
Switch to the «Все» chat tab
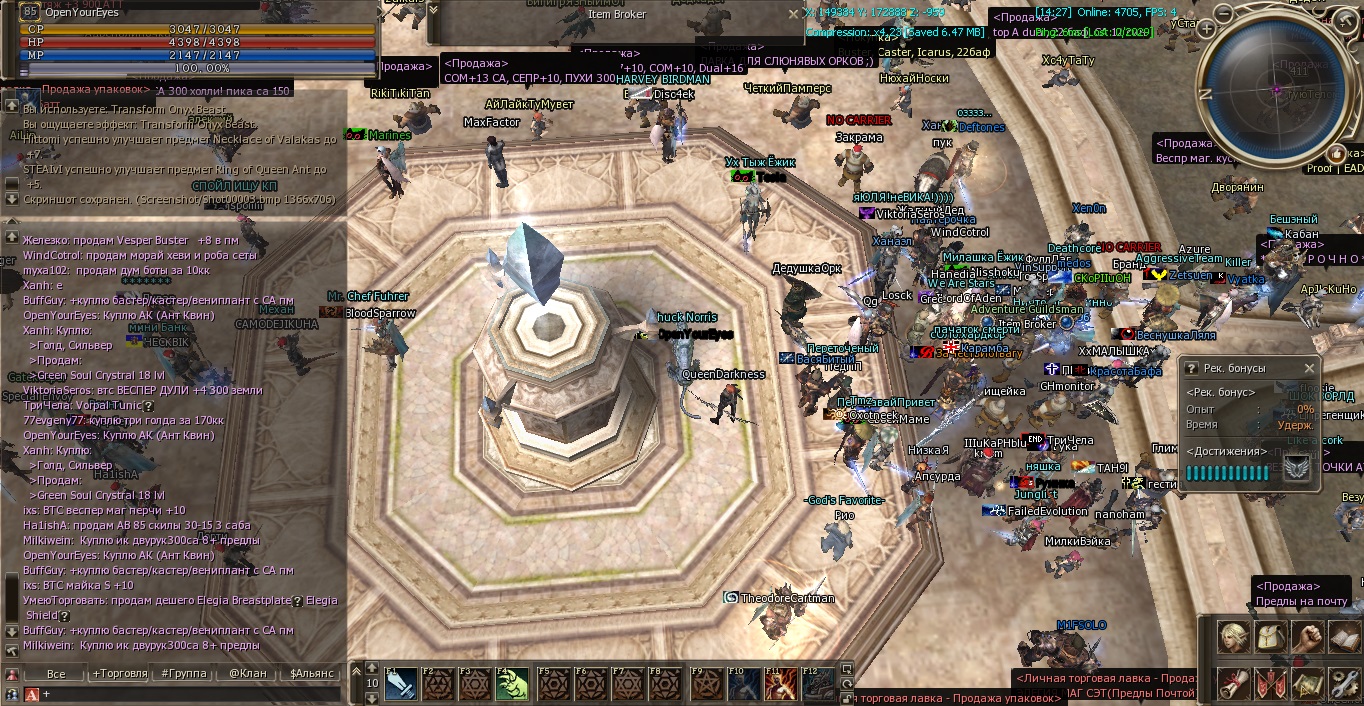pos(56,673)
